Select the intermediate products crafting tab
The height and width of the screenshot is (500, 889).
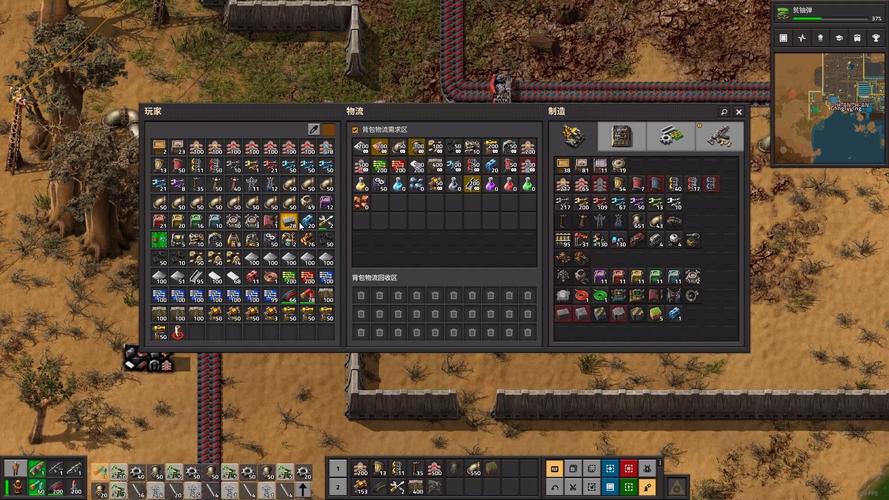(x=670, y=136)
